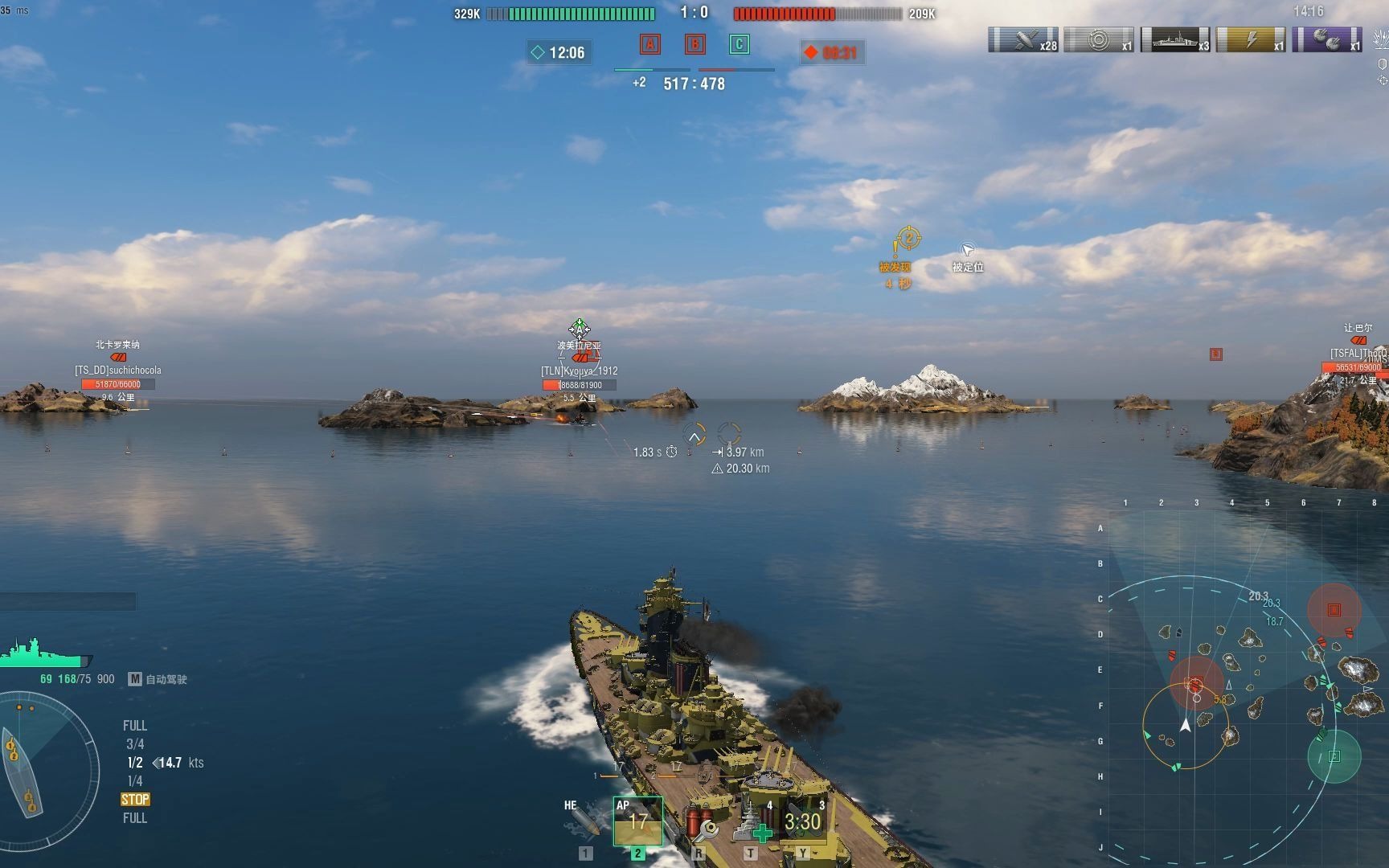Click the shell-hits ribbon showing x28
The height and width of the screenshot is (868, 1389).
[1023, 39]
